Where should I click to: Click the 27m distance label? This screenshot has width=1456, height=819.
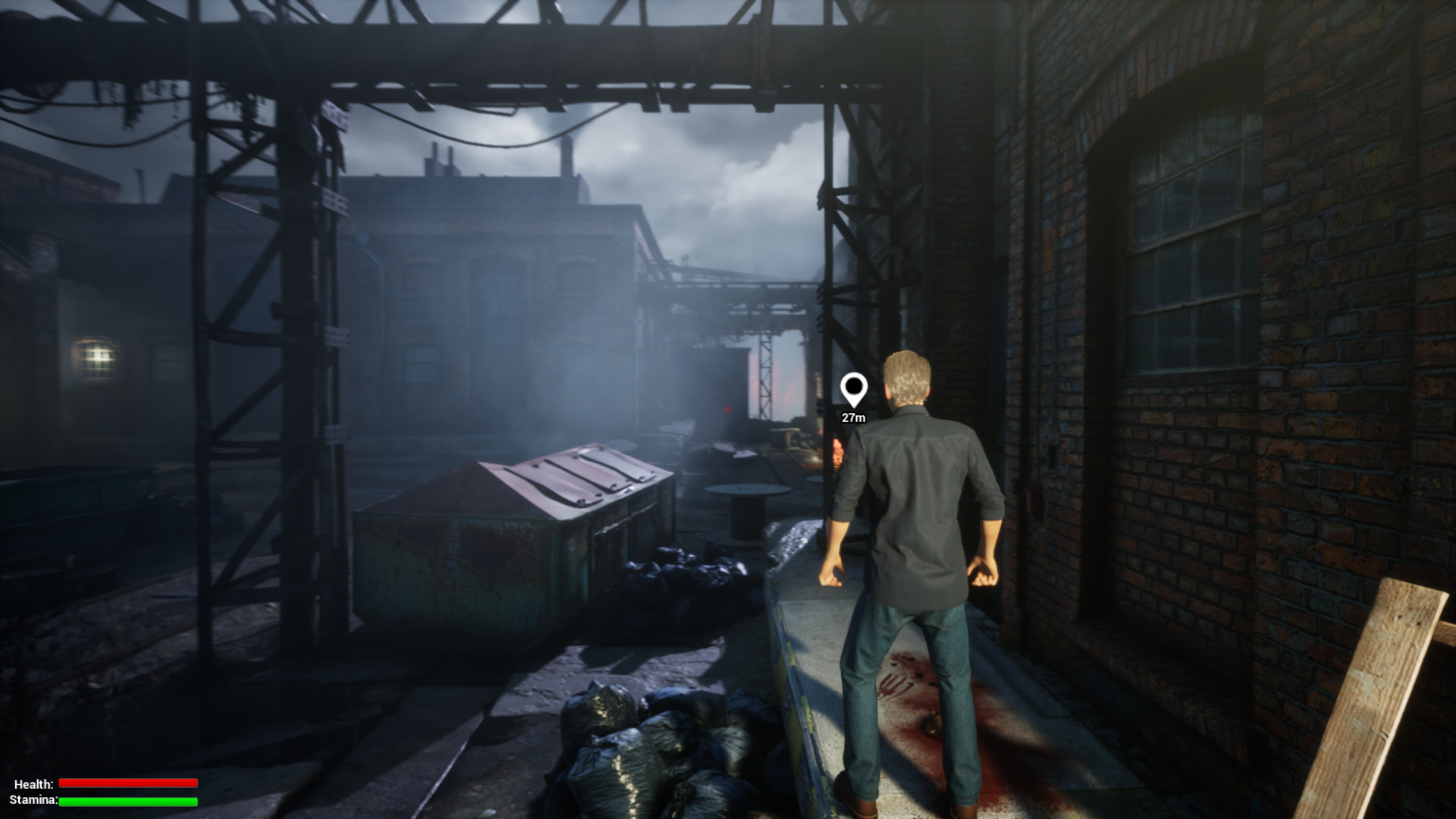(854, 416)
